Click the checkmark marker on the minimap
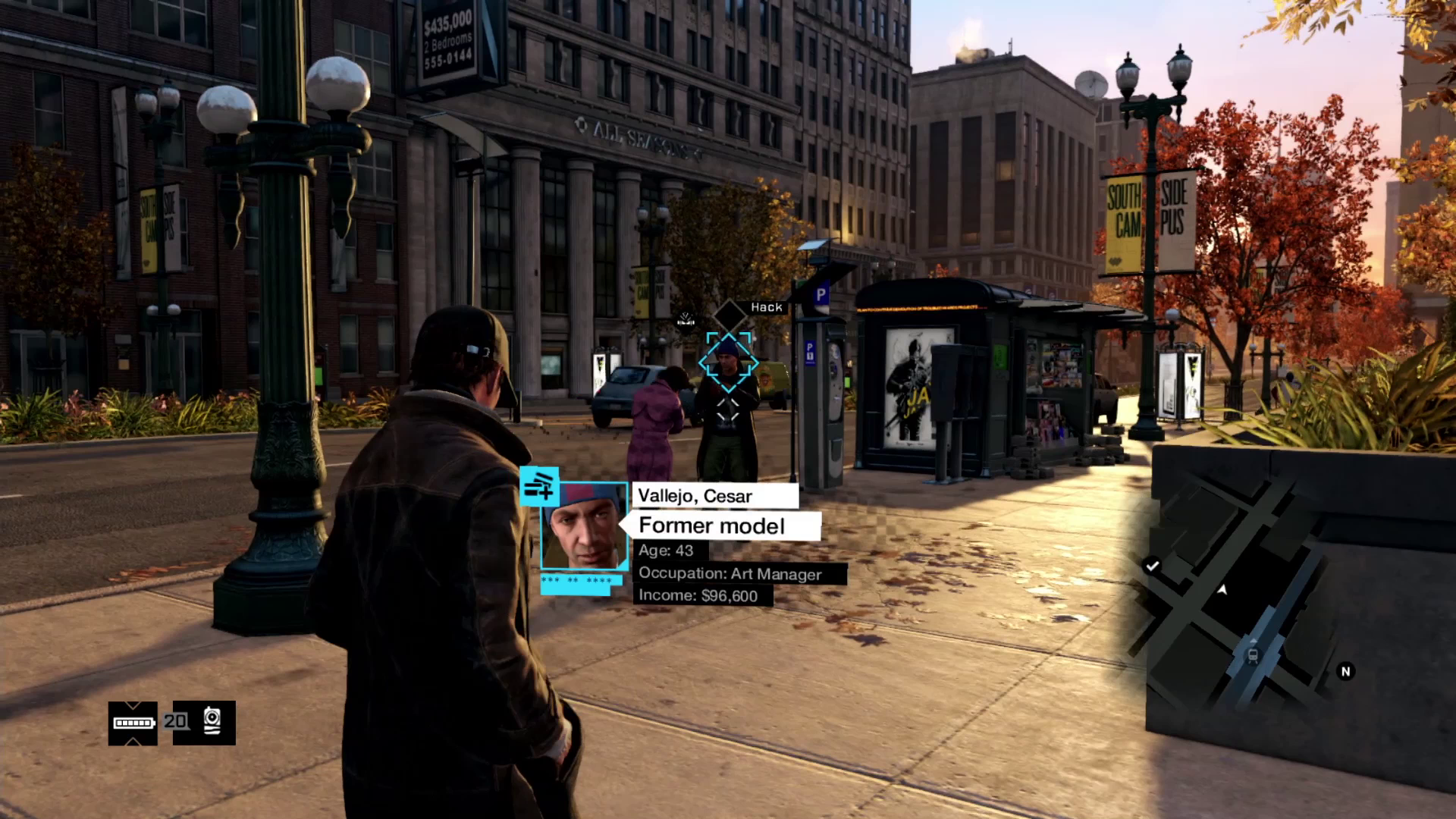 coord(1153,564)
